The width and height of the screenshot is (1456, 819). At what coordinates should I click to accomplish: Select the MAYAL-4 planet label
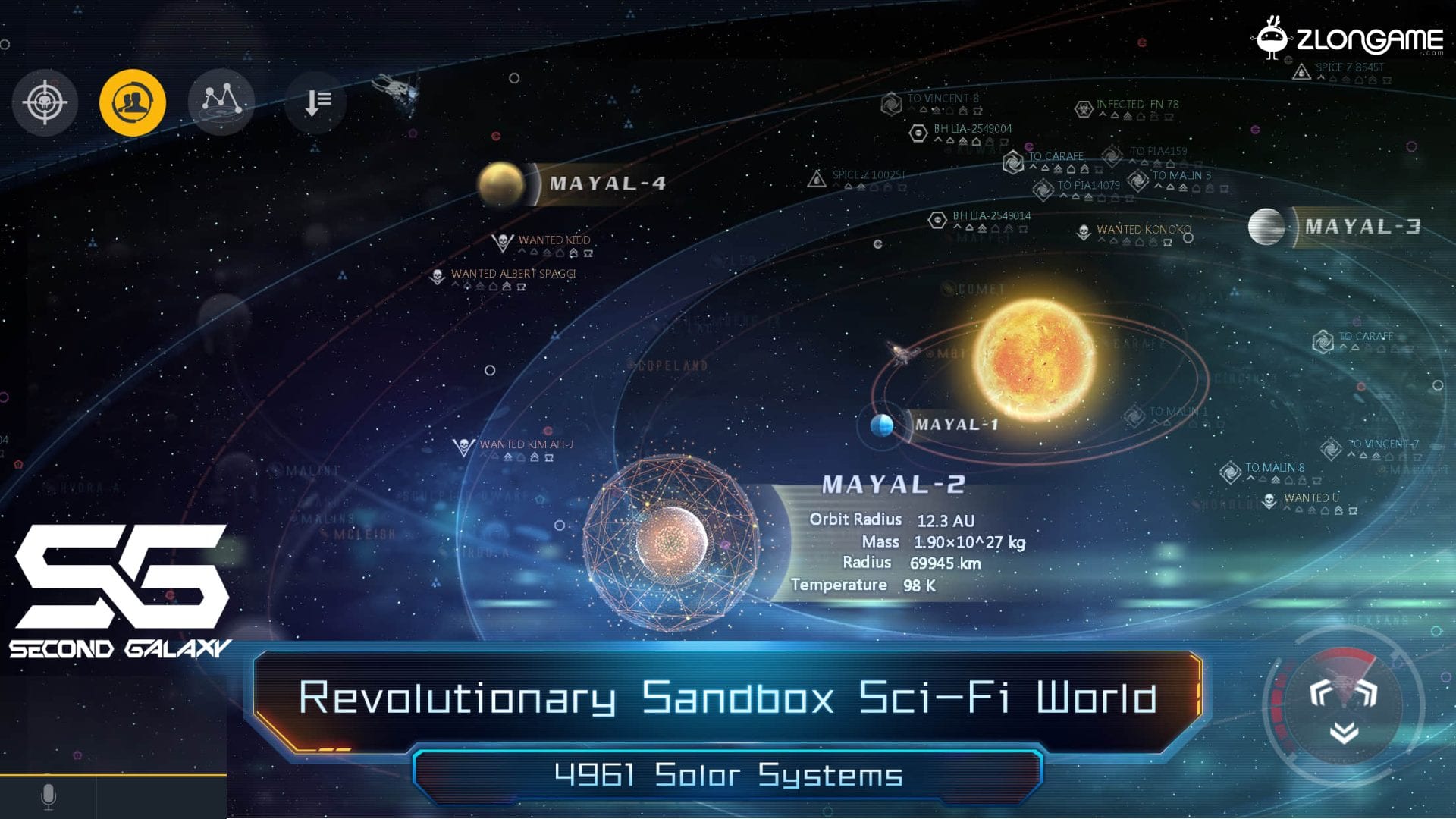click(x=607, y=184)
